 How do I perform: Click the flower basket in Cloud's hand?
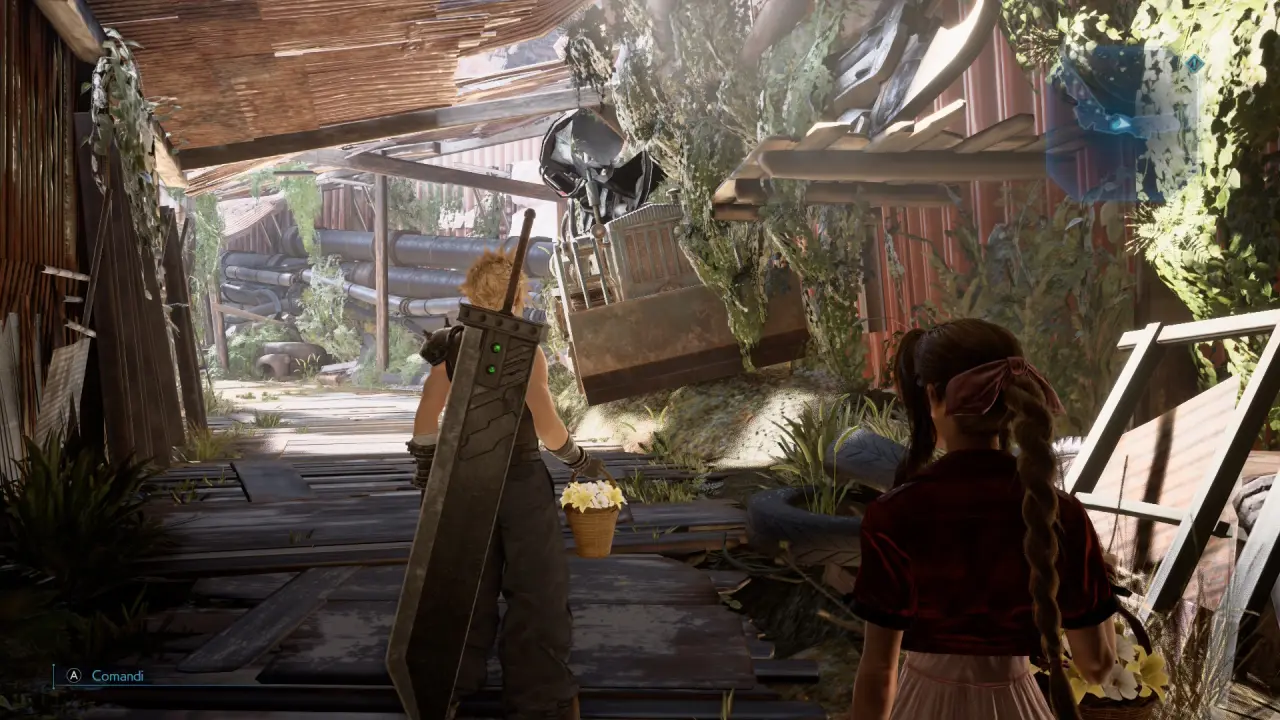(x=590, y=510)
